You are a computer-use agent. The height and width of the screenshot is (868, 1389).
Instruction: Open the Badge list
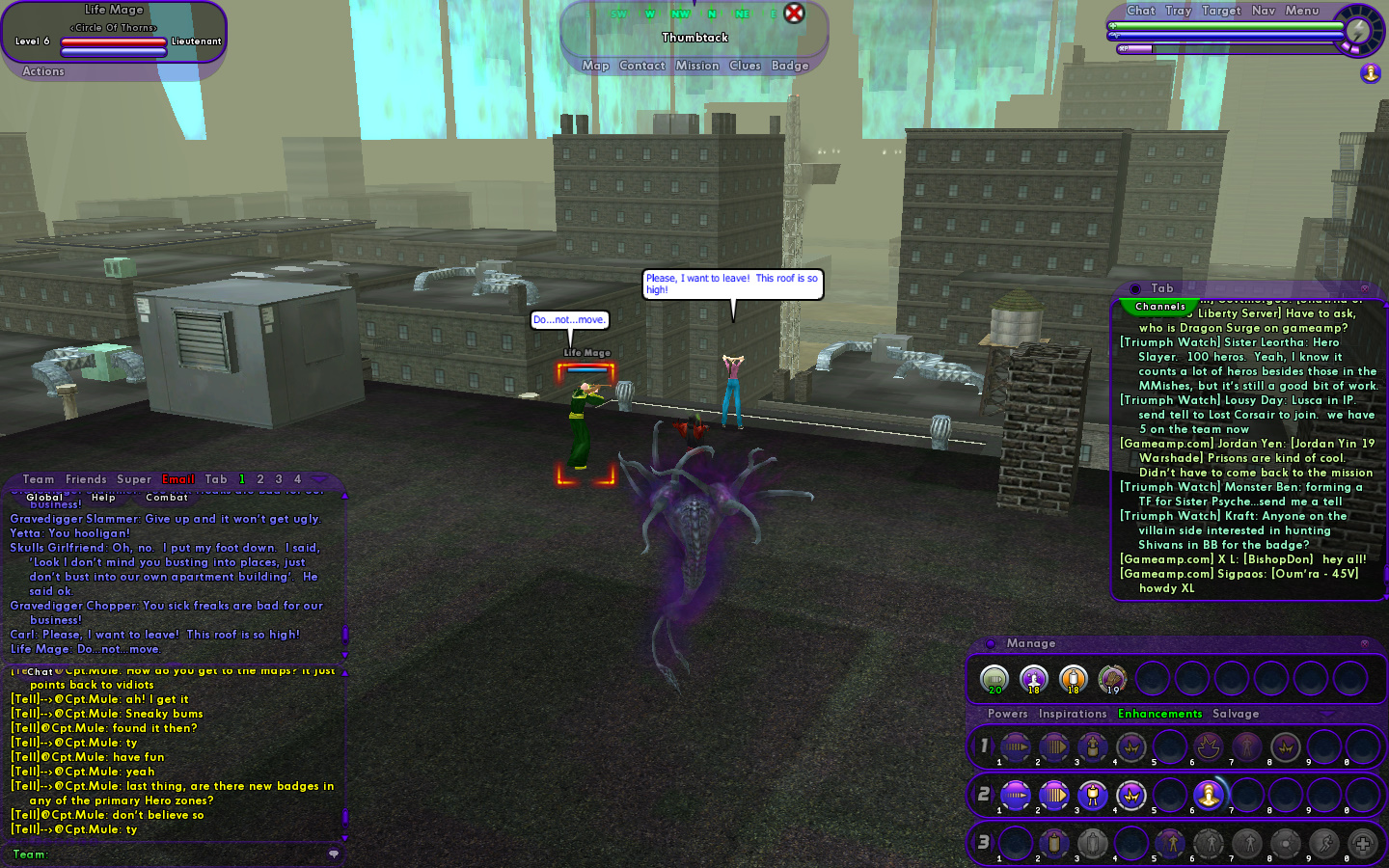coord(789,66)
